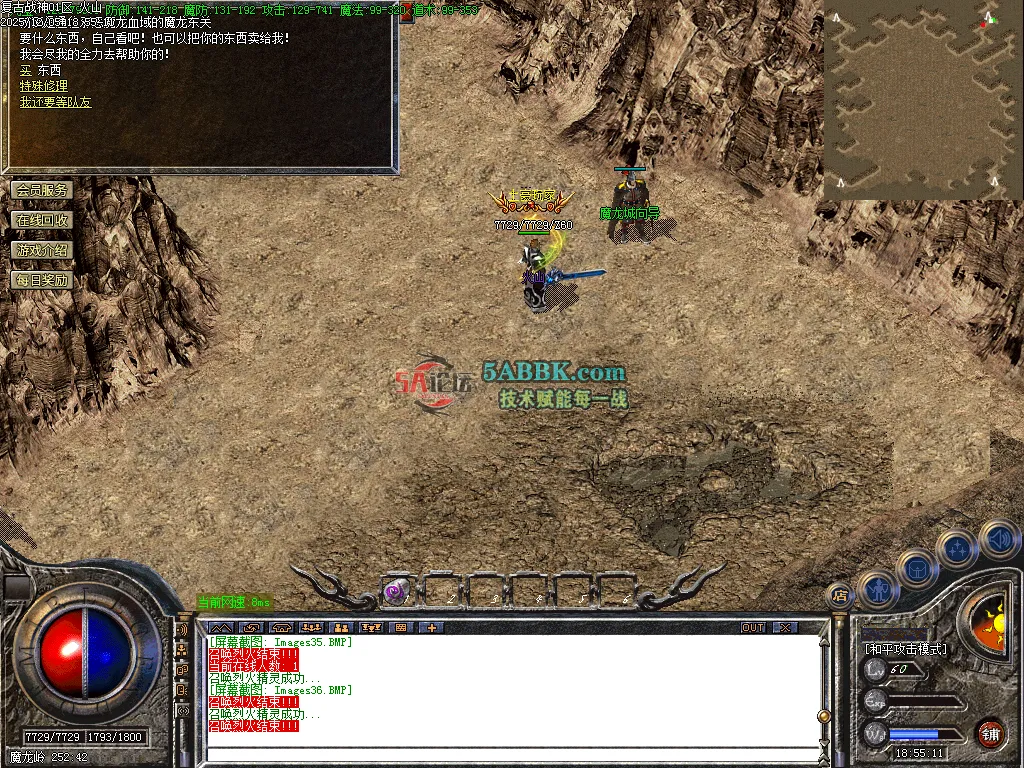Choose the 我还要等队友 dialogue reply

pos(55,102)
